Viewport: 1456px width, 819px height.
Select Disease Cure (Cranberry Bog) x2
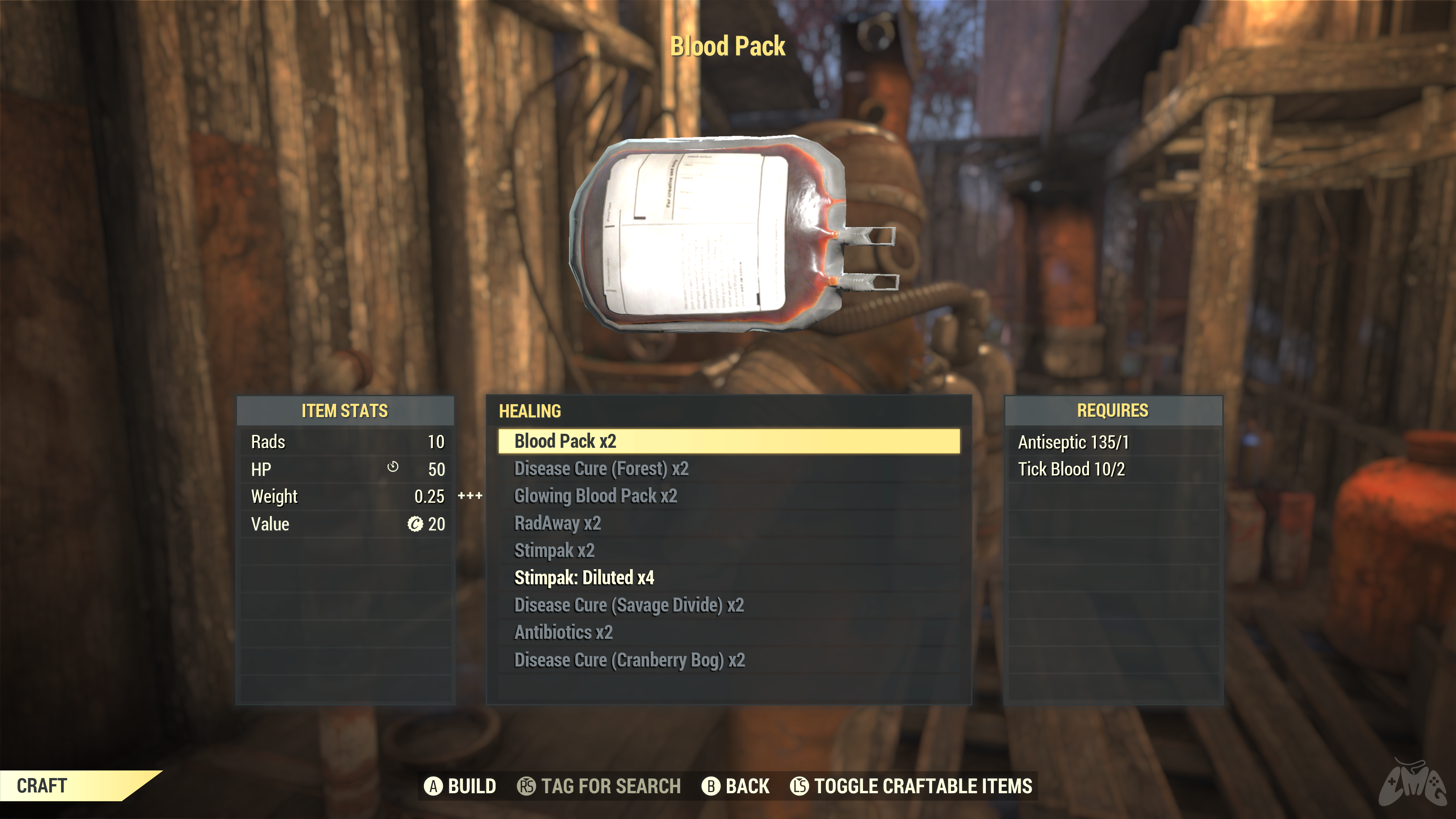click(x=629, y=660)
